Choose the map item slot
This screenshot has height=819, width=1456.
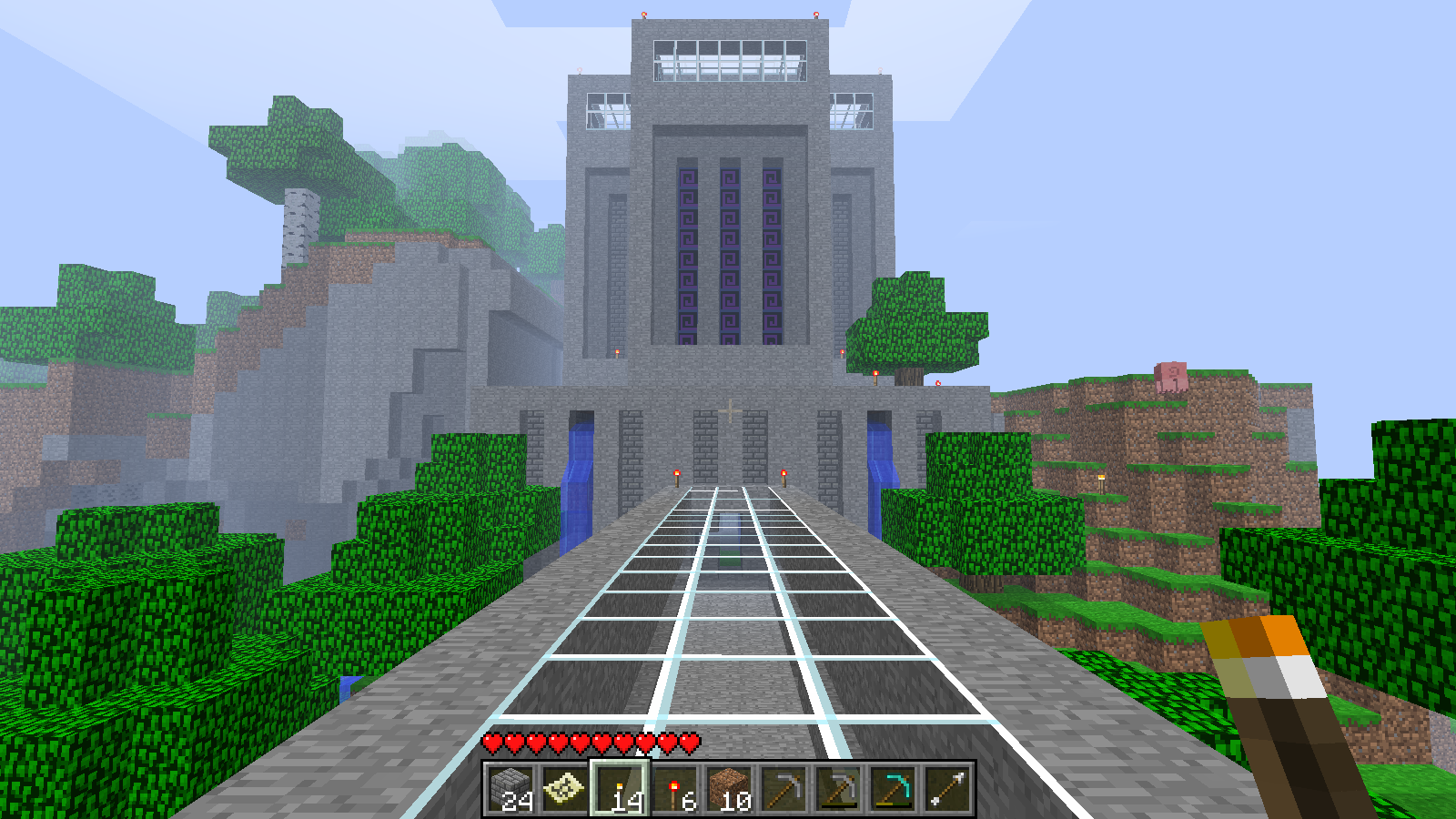pos(564,788)
